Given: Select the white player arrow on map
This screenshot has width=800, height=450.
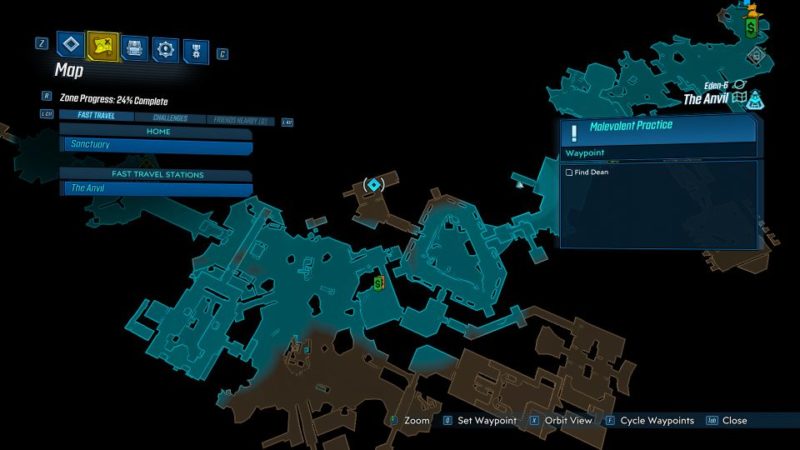Looking at the screenshot, I should point(519,183).
